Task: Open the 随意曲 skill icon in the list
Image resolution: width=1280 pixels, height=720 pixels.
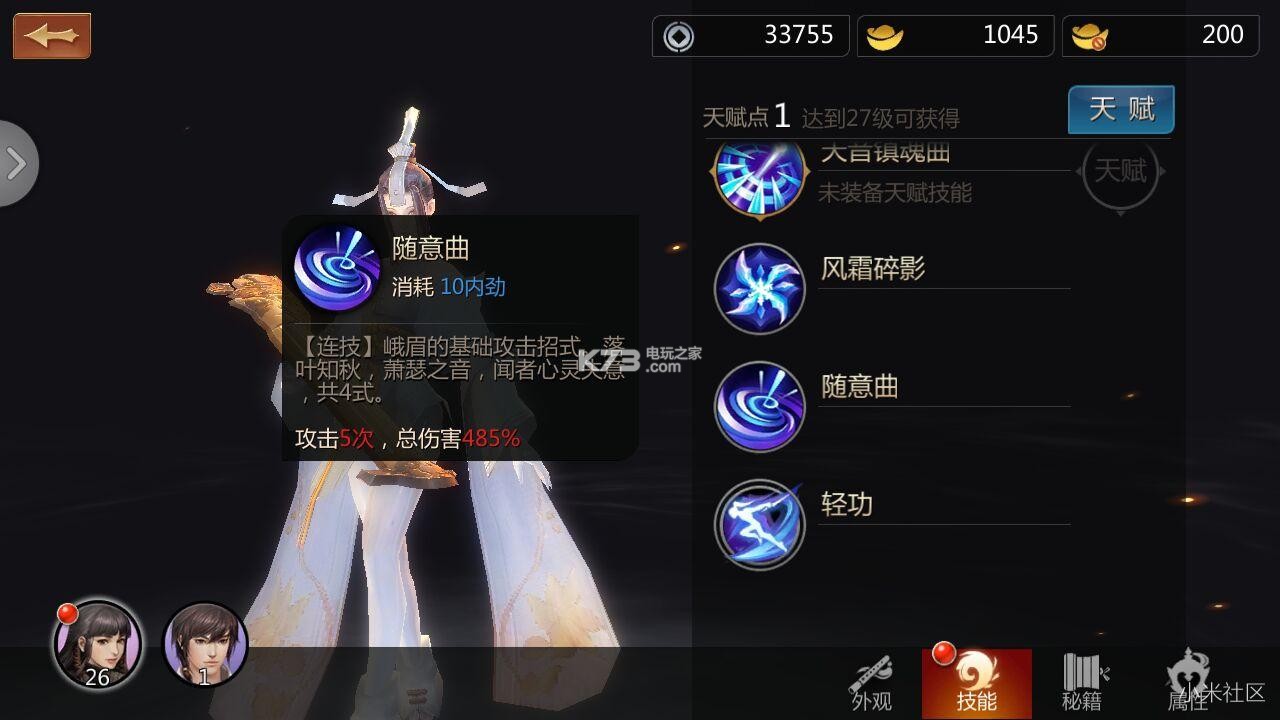Action: 759,406
